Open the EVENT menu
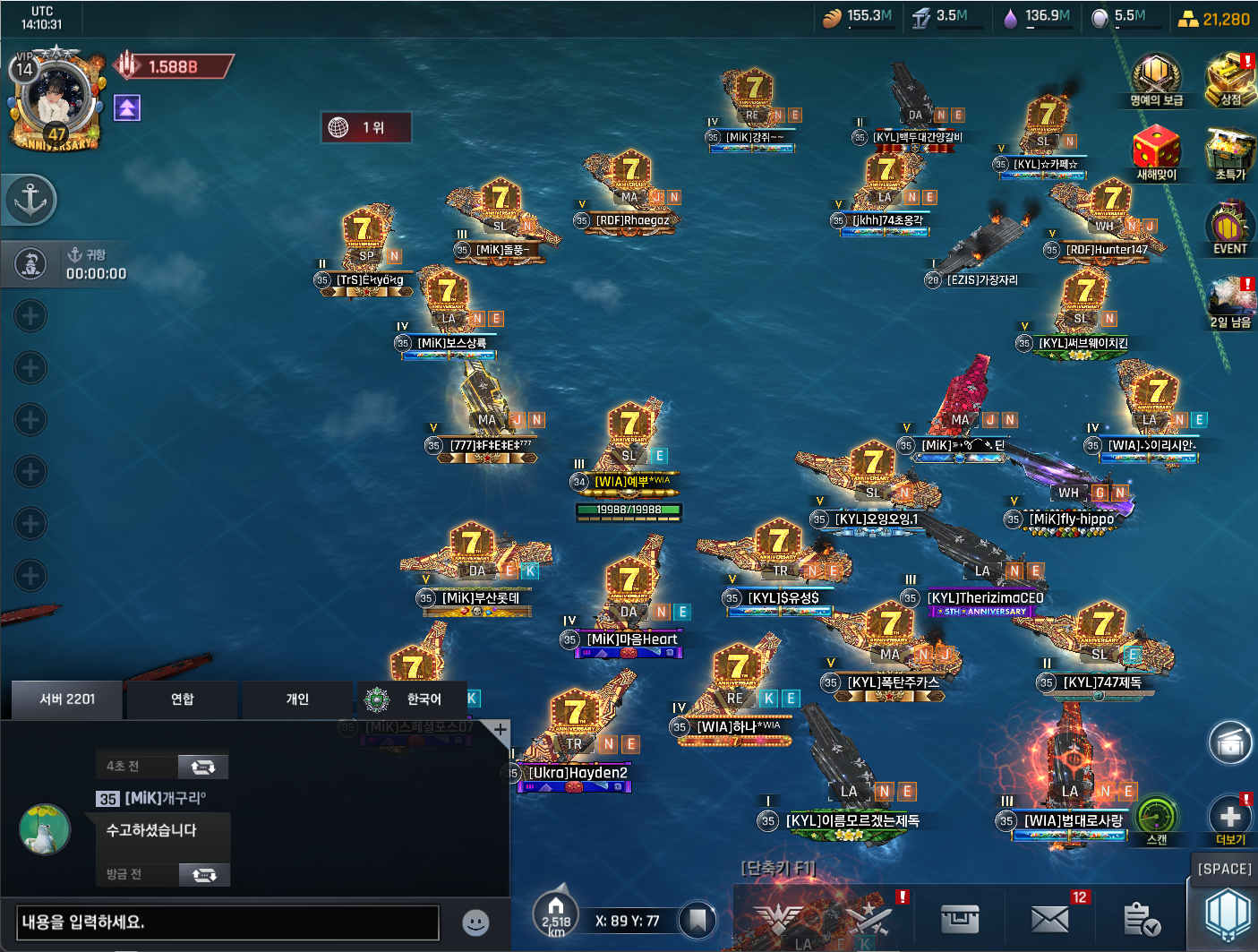Image resolution: width=1258 pixels, height=952 pixels. [1229, 227]
